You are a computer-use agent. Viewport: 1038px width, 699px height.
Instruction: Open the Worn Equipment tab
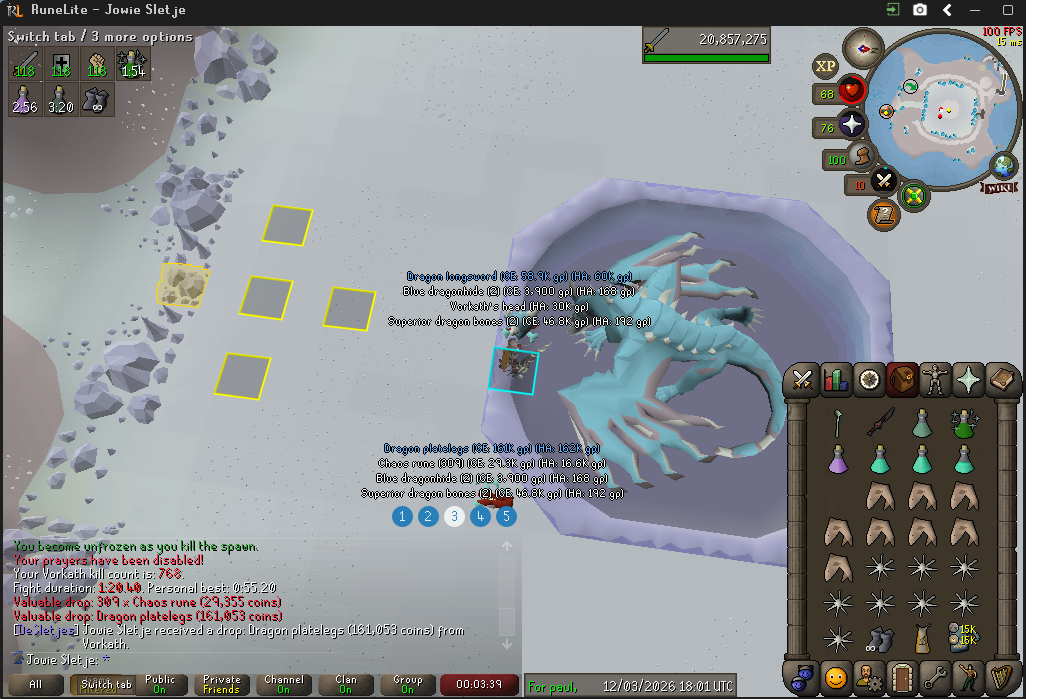pos(935,380)
